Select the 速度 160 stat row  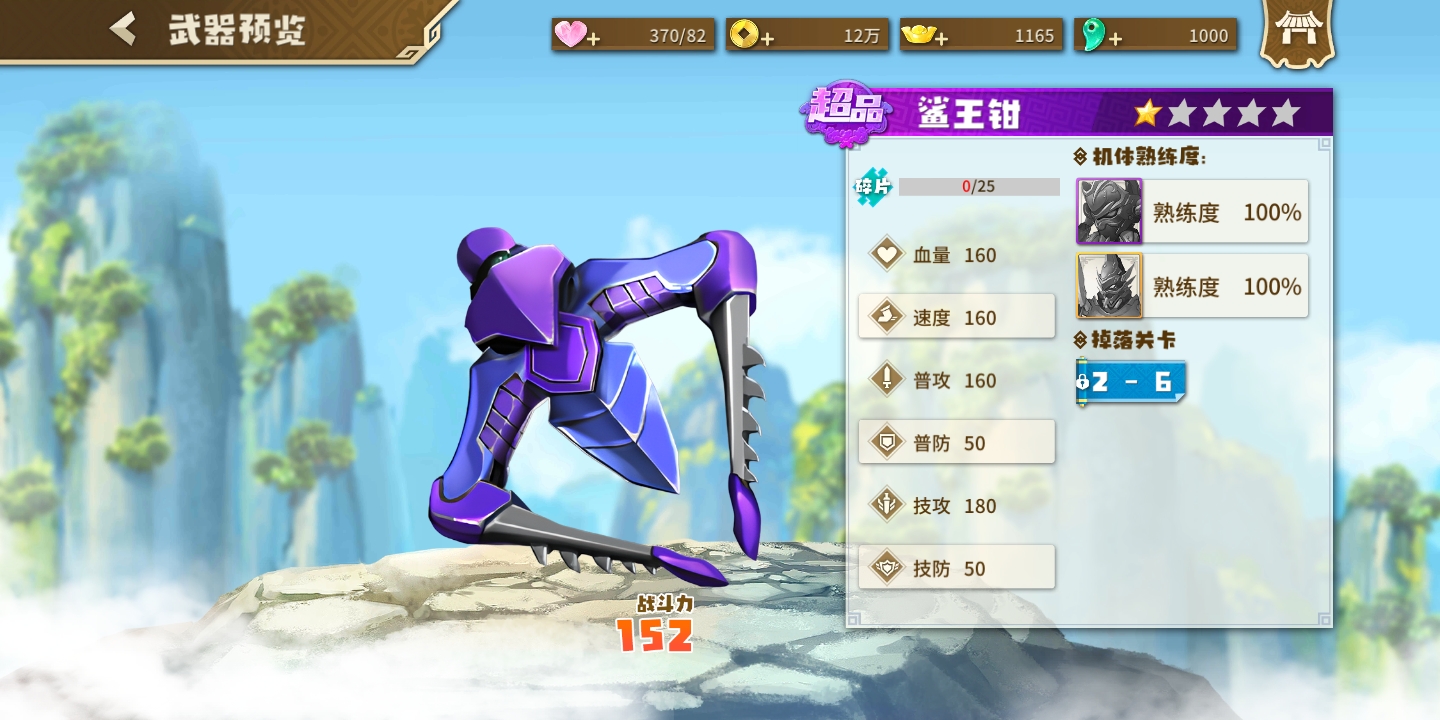[x=956, y=317]
